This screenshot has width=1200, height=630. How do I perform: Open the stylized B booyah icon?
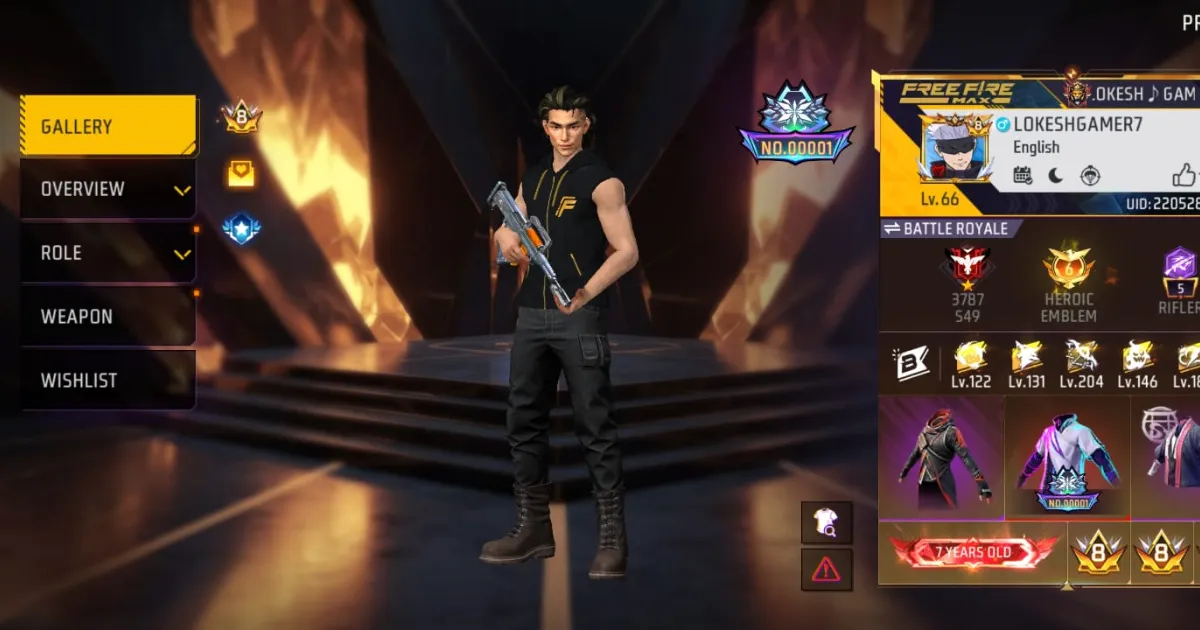(x=912, y=364)
